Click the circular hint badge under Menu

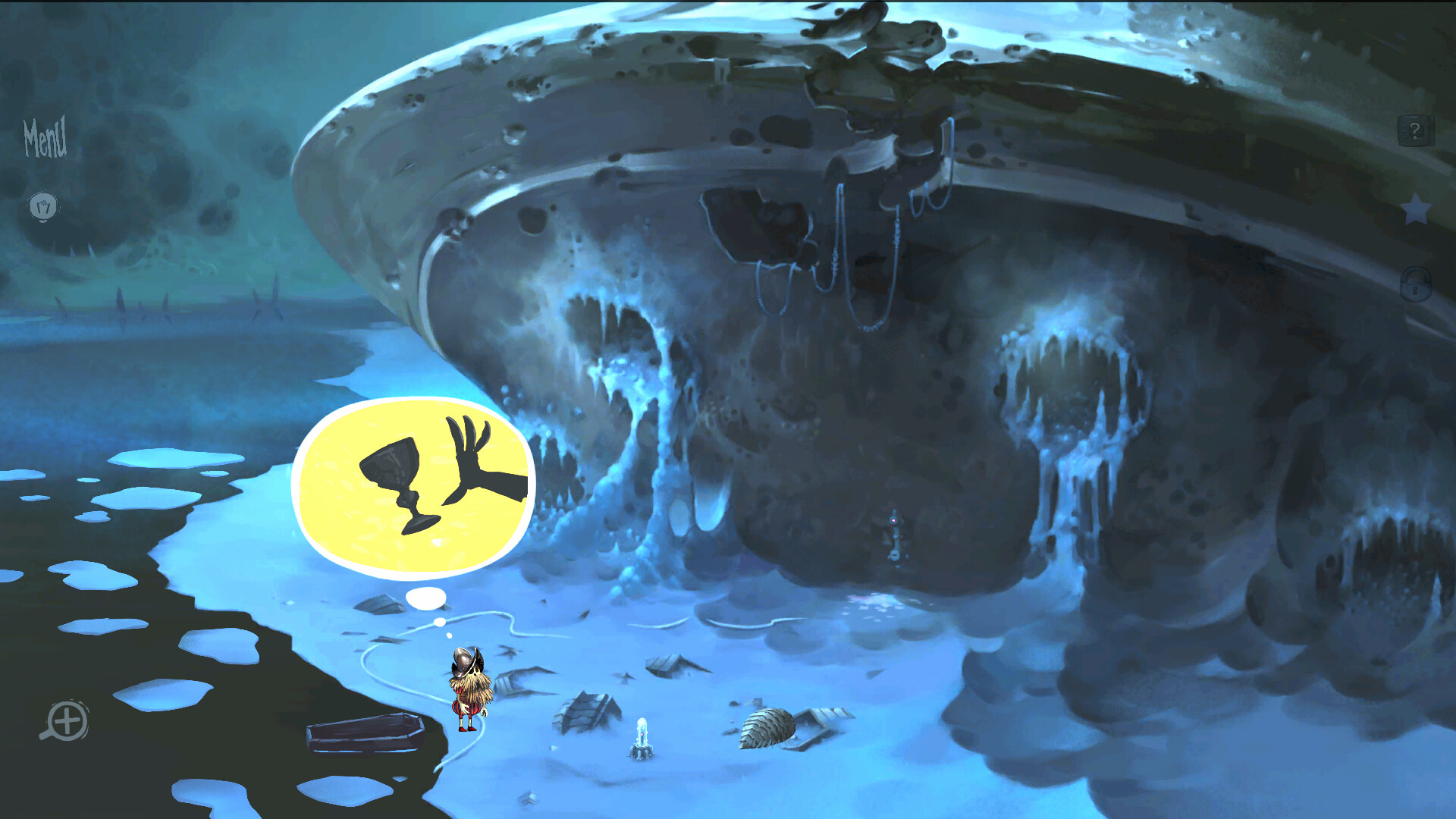pos(43,206)
